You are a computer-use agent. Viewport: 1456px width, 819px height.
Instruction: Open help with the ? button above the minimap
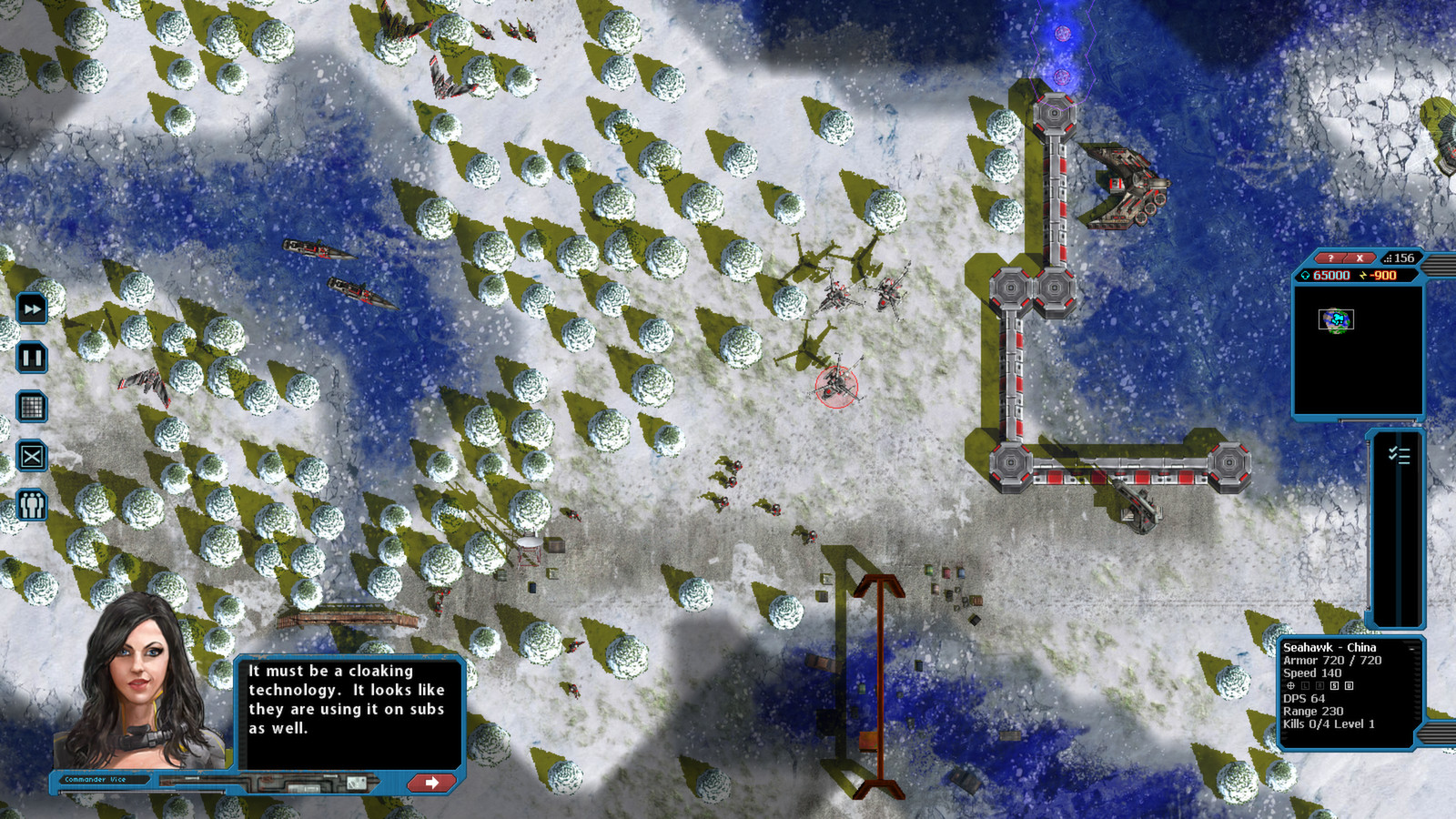tap(1331, 258)
